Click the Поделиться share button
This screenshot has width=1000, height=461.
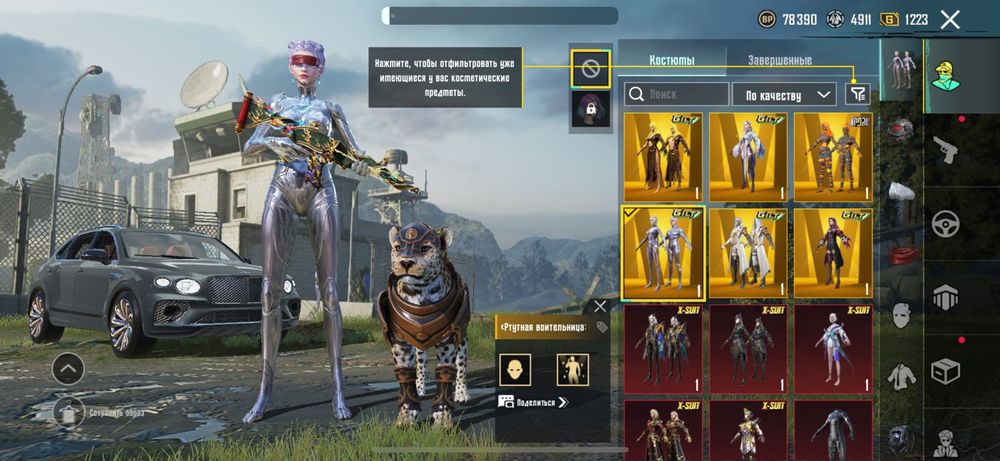click(x=535, y=402)
